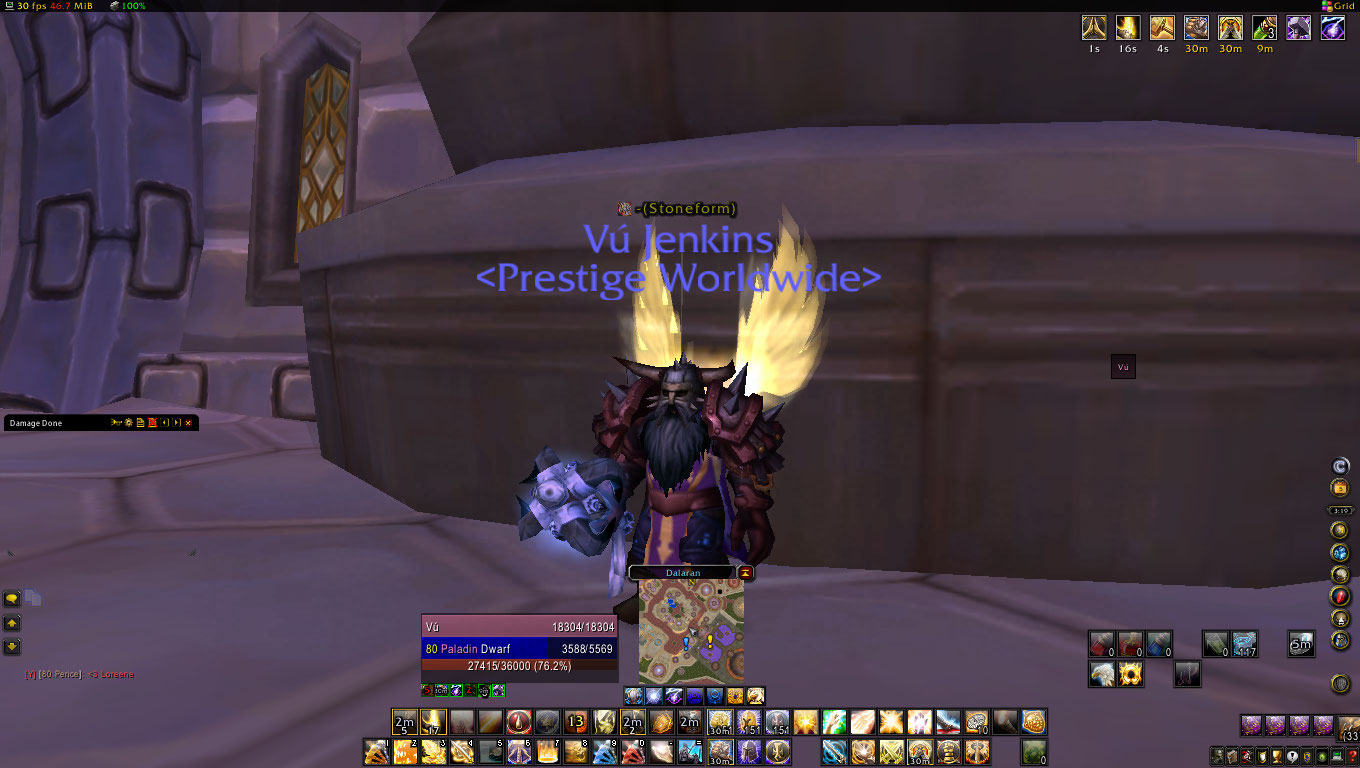Image resolution: width=1360 pixels, height=768 pixels.
Task: Click the 5m timer button near the minimap
Action: click(x=1302, y=644)
